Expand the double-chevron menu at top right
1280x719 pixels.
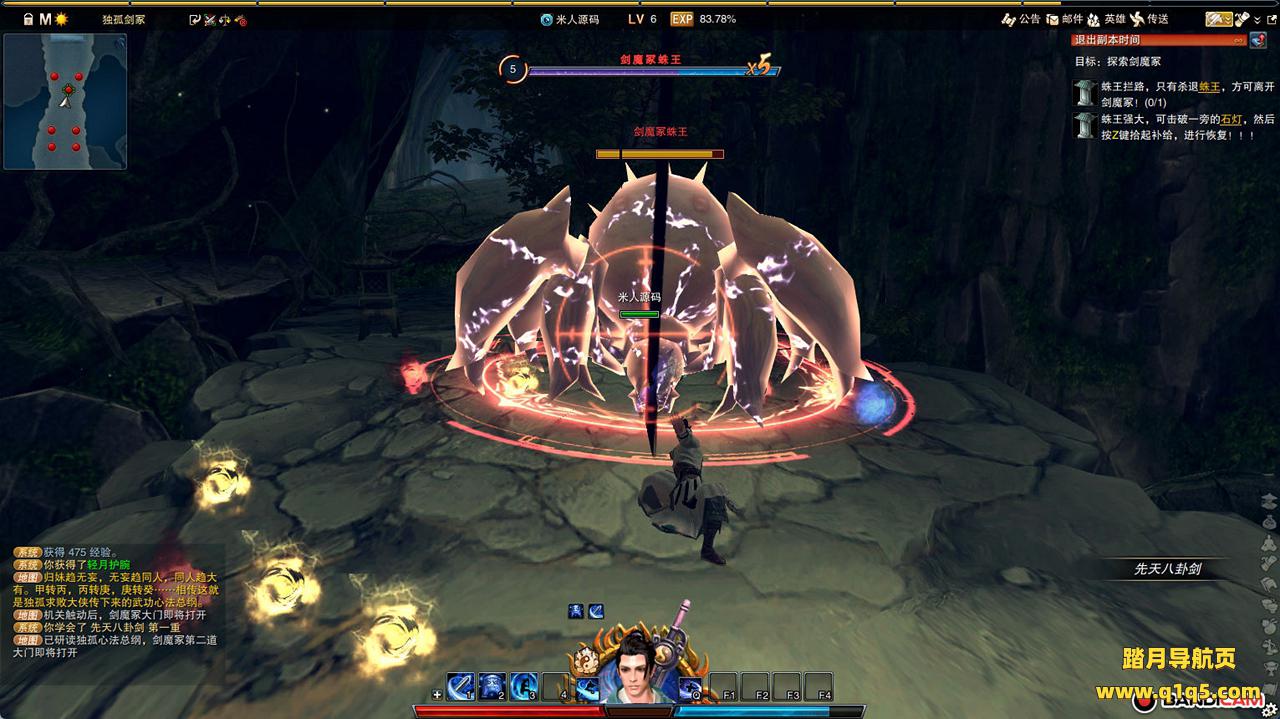coord(1257,20)
